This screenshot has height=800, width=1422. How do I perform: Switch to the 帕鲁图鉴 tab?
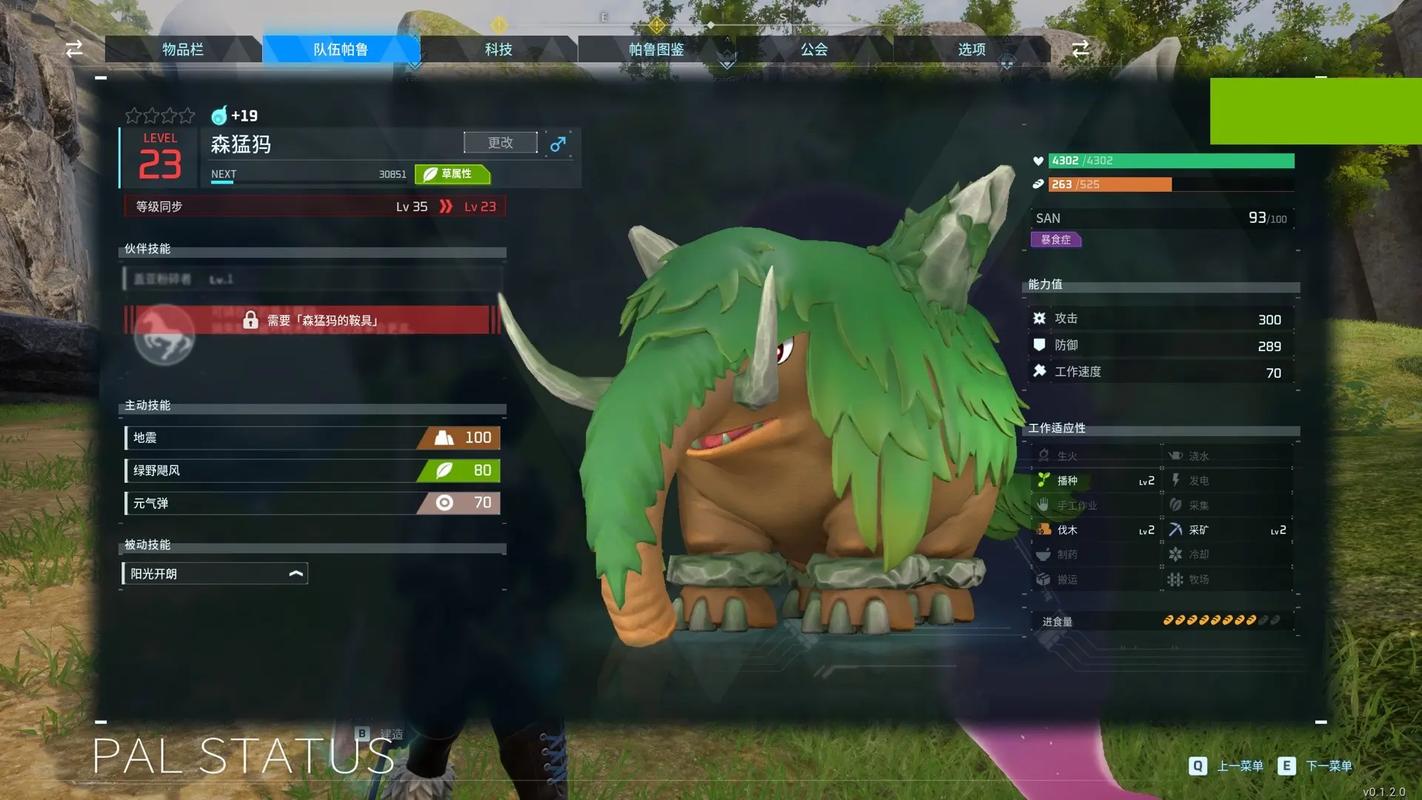(x=656, y=49)
